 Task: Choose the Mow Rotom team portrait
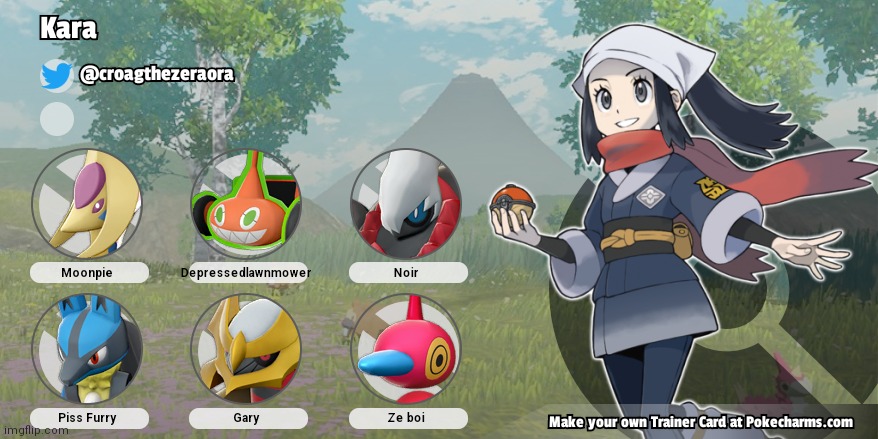[x=246, y=204]
